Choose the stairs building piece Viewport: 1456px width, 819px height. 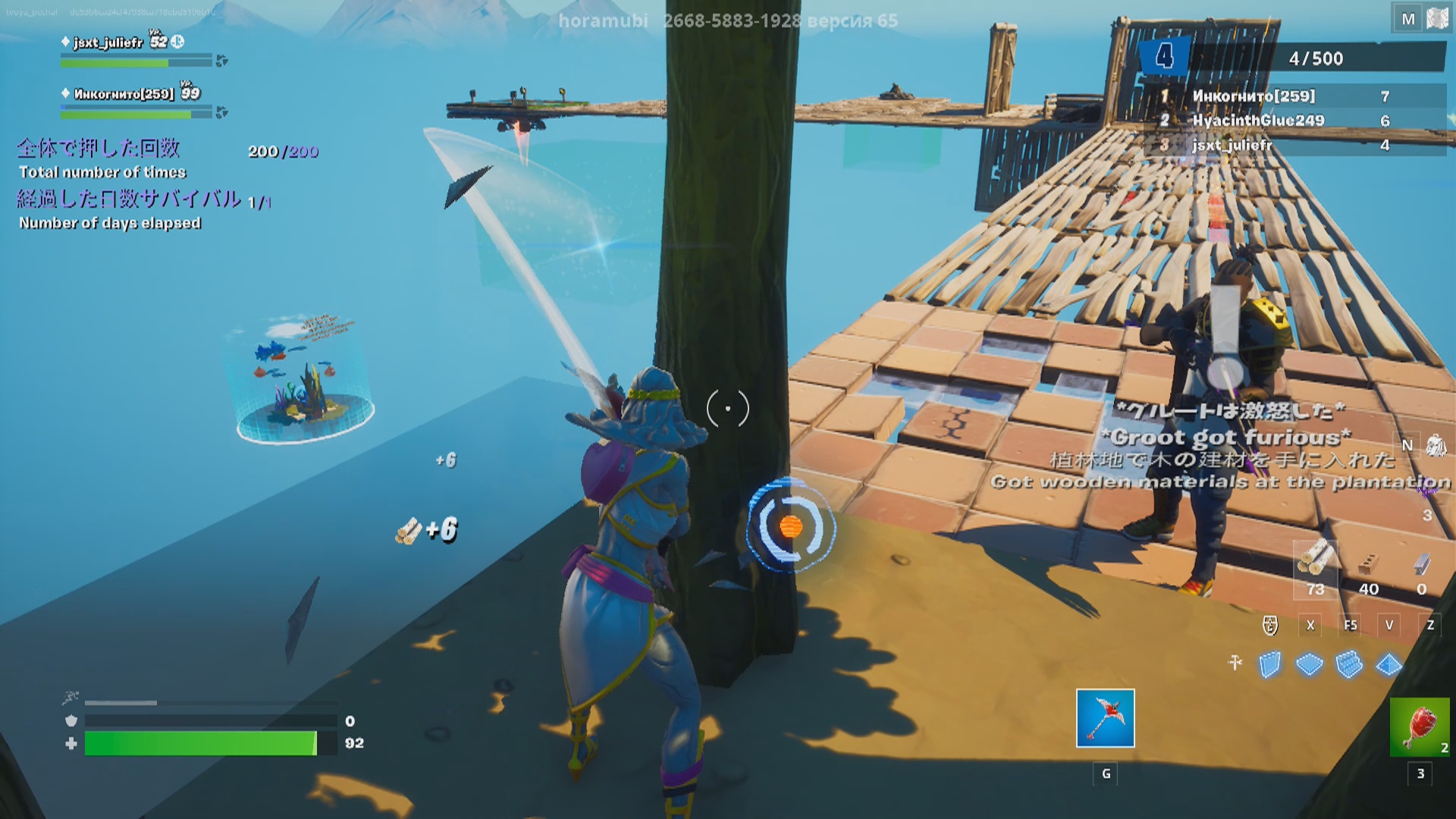[1349, 665]
